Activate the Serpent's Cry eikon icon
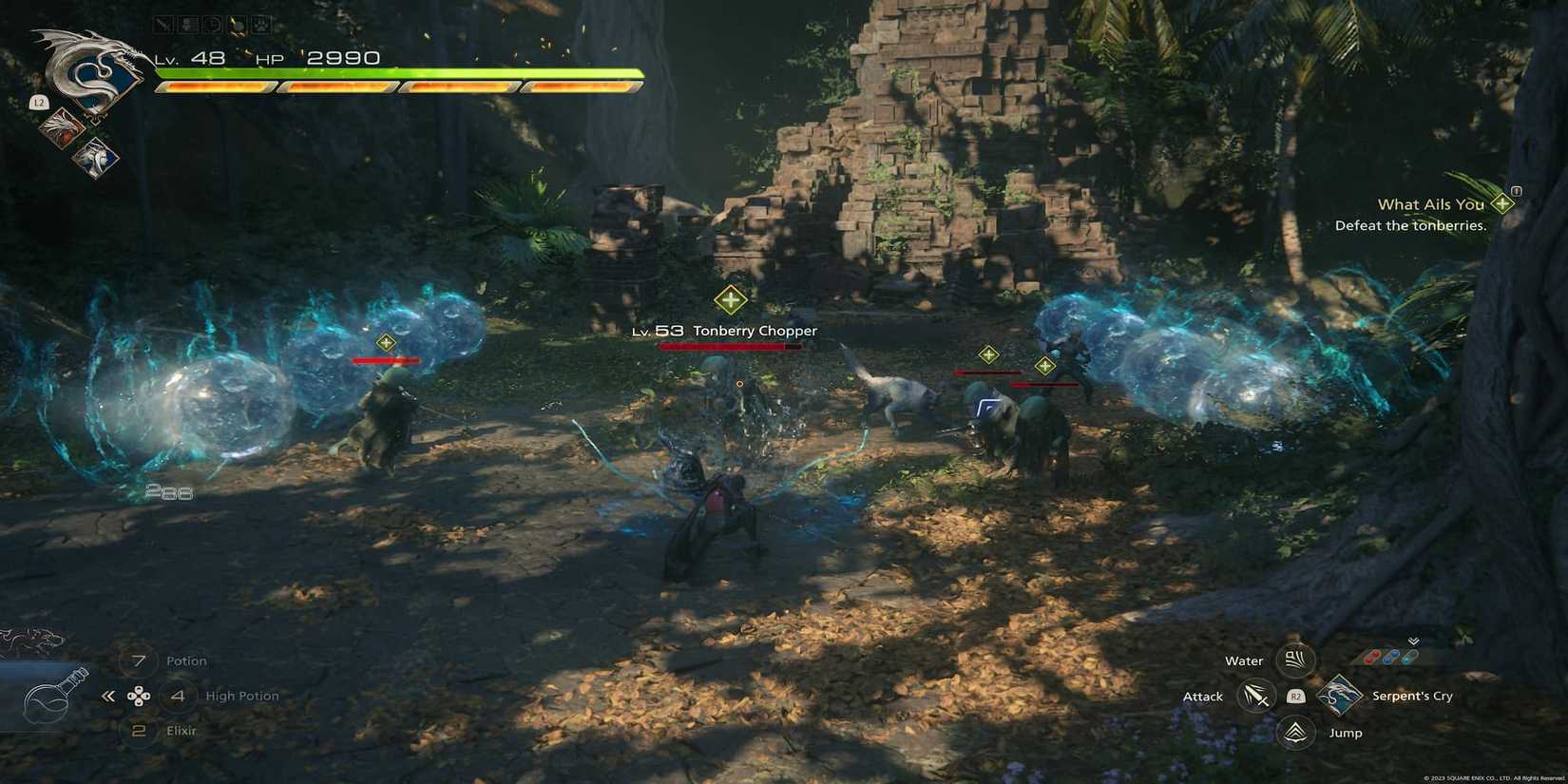This screenshot has width=1568, height=784. click(1340, 696)
